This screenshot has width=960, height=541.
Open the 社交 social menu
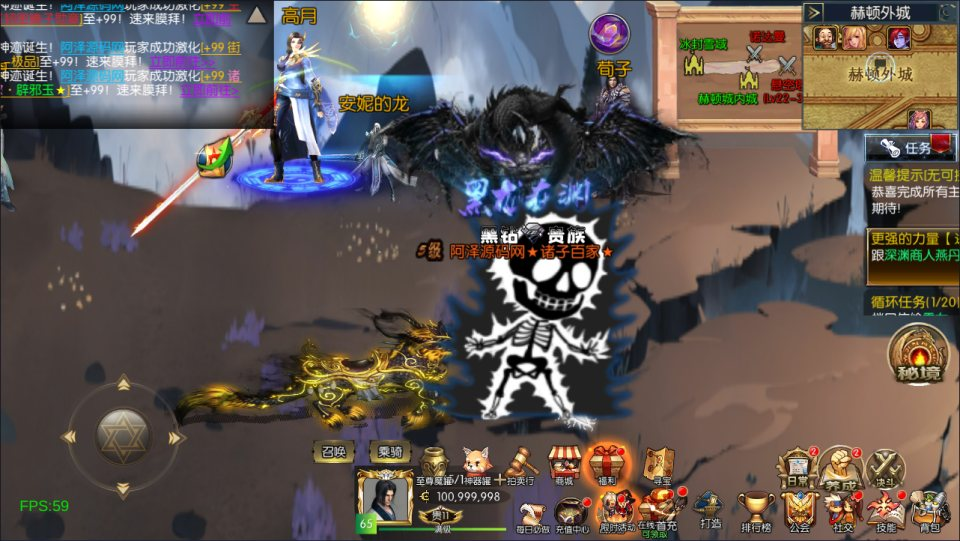pyautogui.click(x=843, y=511)
